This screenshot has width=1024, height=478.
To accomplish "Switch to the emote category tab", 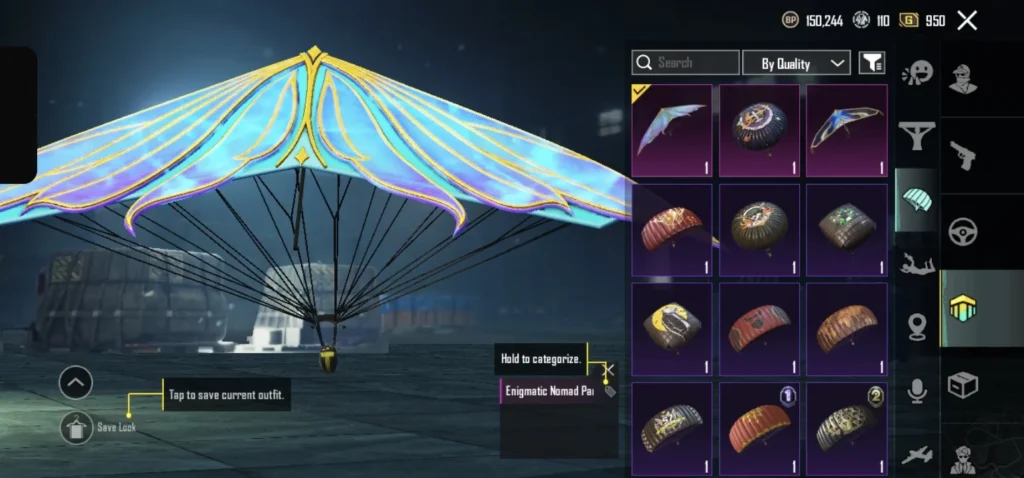I will pyautogui.click(x=916, y=73).
